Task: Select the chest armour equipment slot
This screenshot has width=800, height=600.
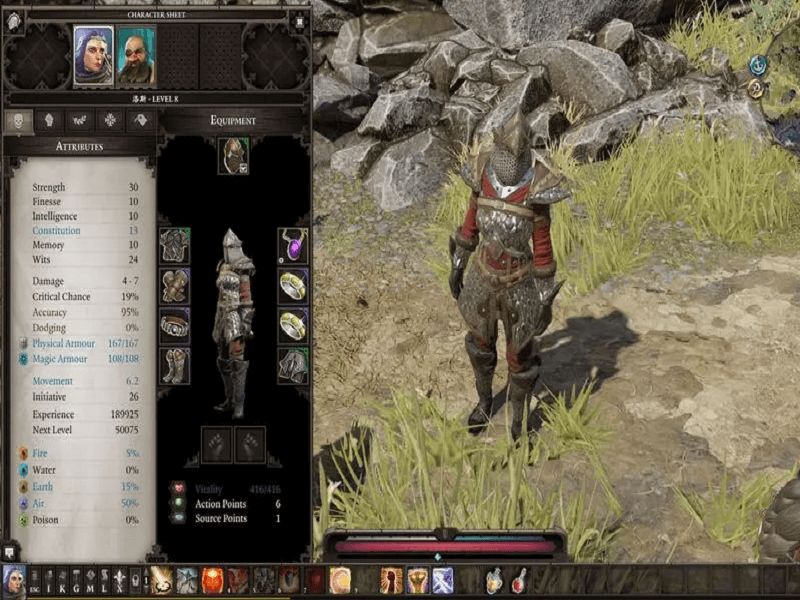Action: 175,245
